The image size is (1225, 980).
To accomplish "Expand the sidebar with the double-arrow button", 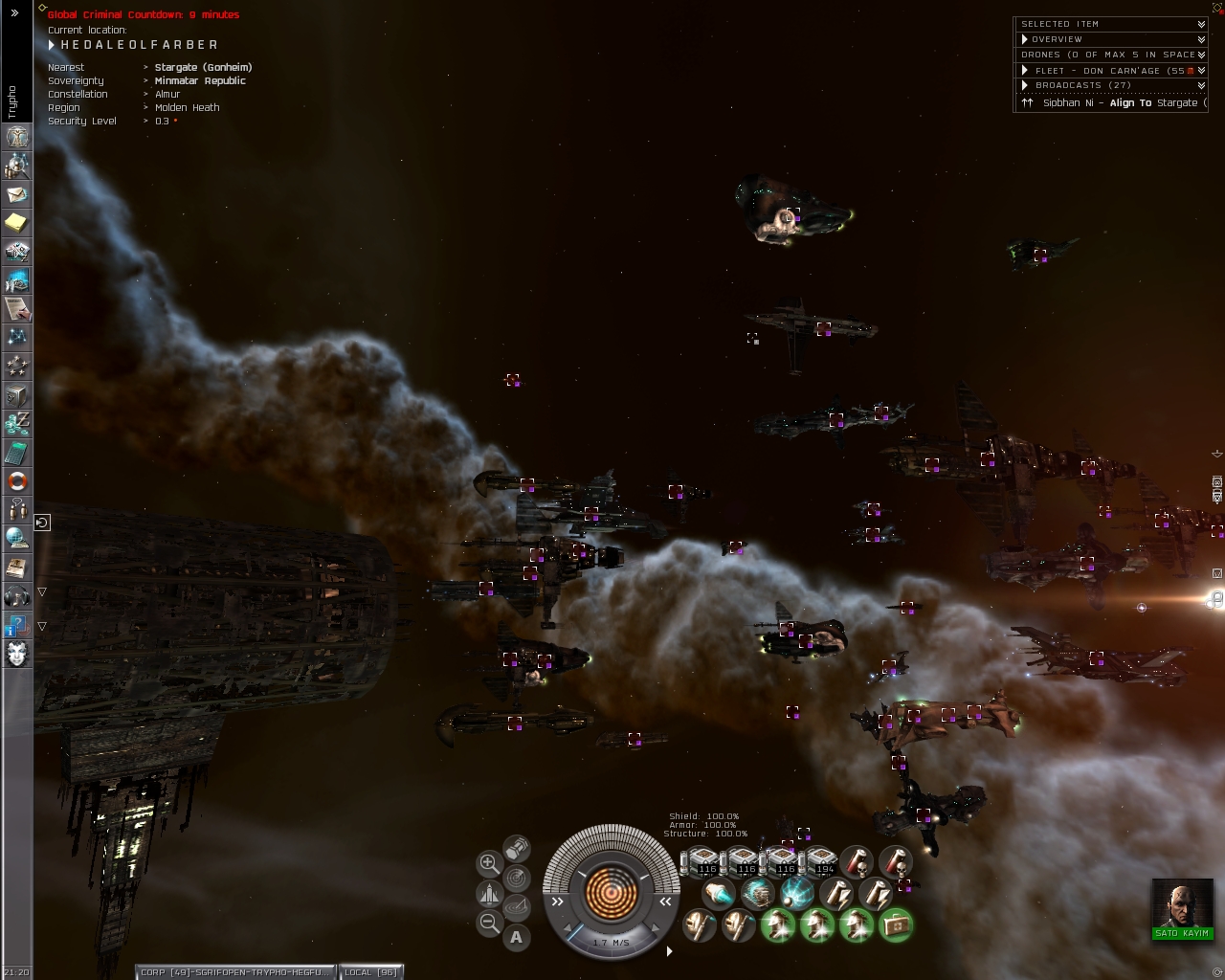I will (x=14, y=13).
